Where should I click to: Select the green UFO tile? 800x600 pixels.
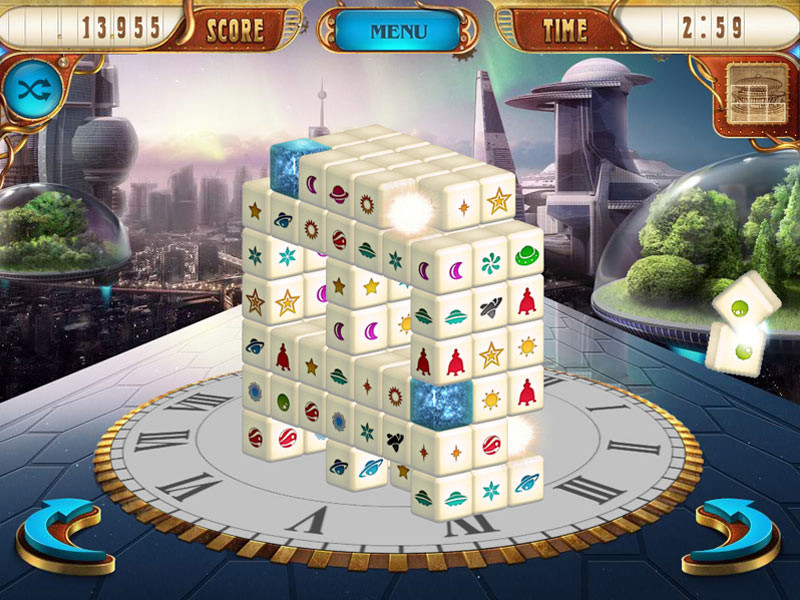point(525,257)
